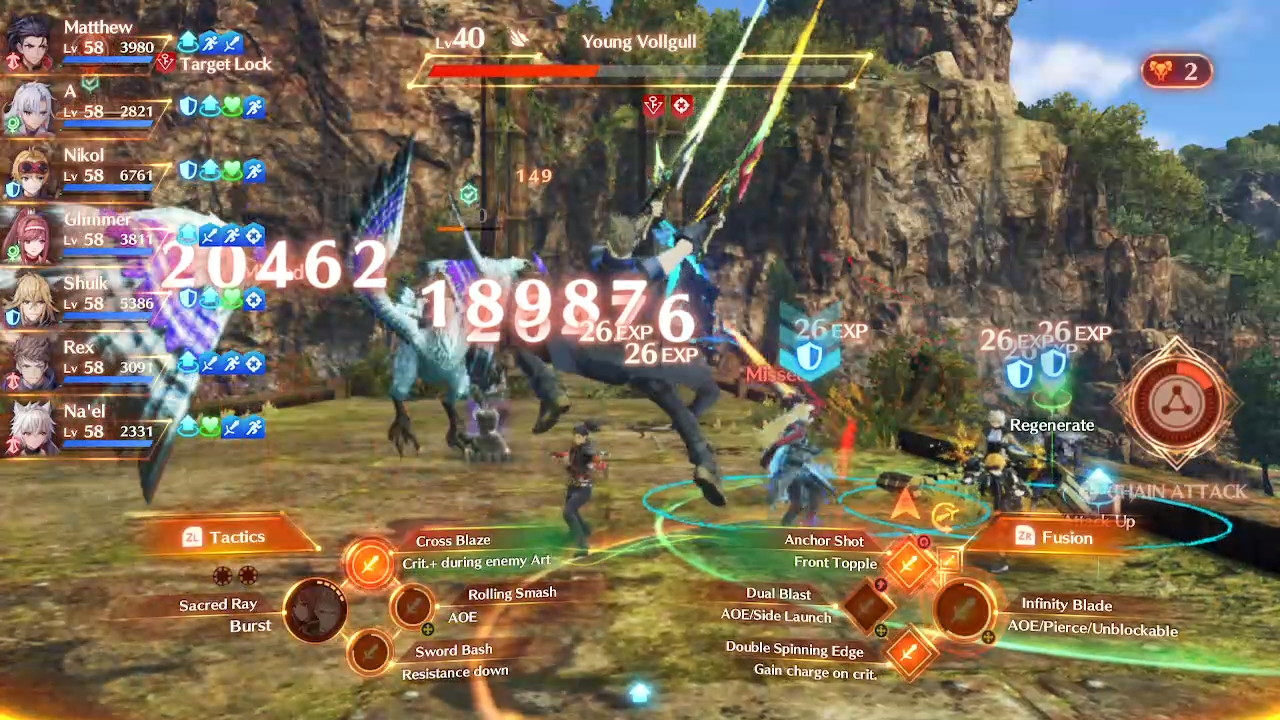Use the Rolling Smash art
The height and width of the screenshot is (720, 1280).
[x=411, y=605]
